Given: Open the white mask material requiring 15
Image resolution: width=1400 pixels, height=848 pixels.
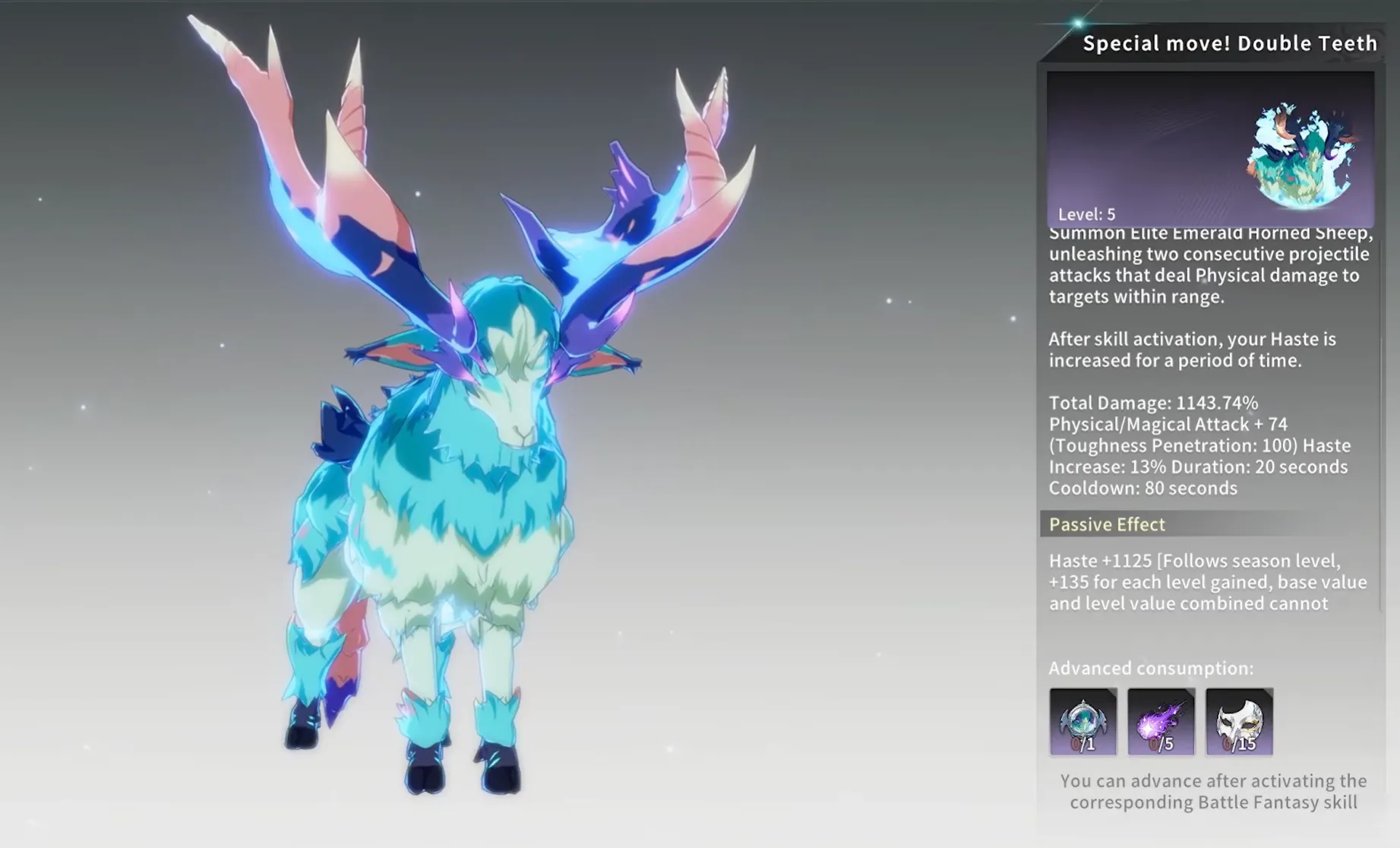Looking at the screenshot, I should [1239, 721].
